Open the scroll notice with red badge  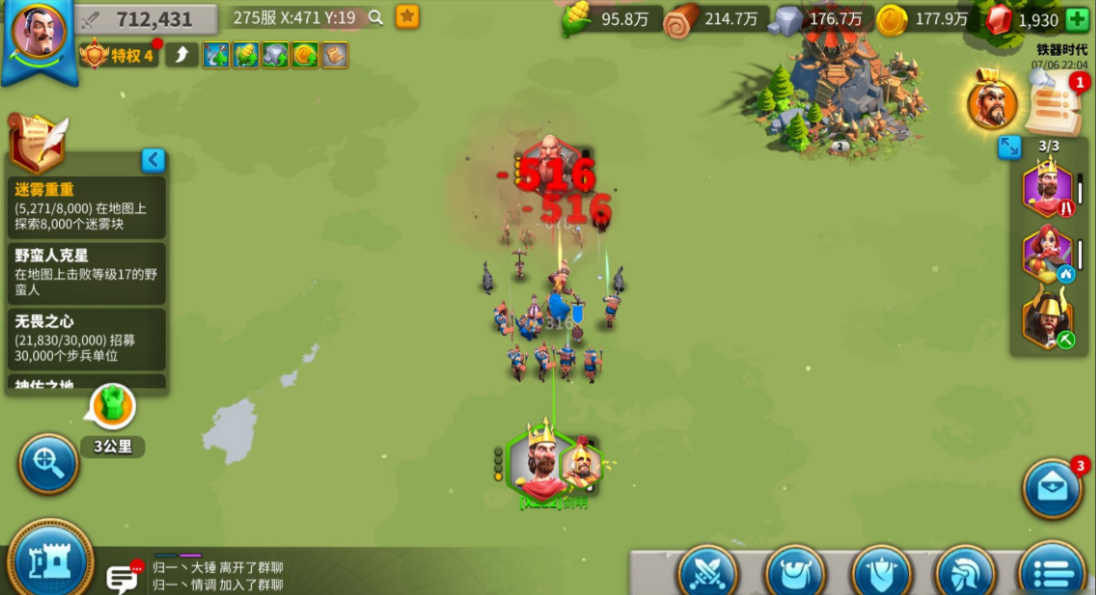coord(1052,104)
